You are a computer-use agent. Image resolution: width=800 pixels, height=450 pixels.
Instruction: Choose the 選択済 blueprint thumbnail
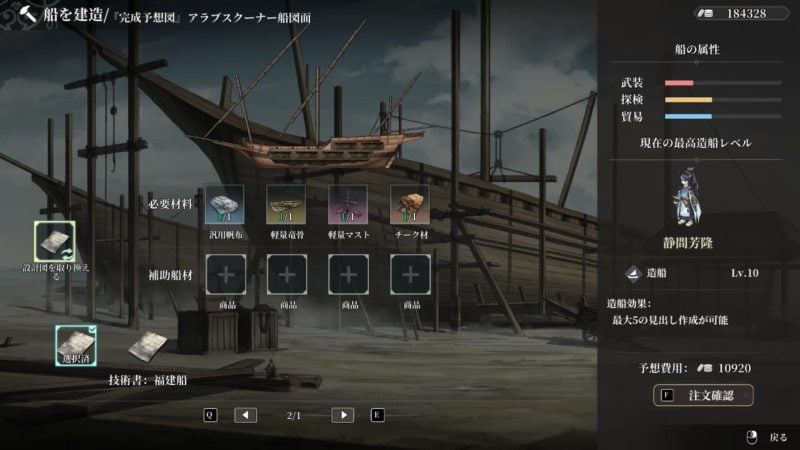(x=76, y=345)
